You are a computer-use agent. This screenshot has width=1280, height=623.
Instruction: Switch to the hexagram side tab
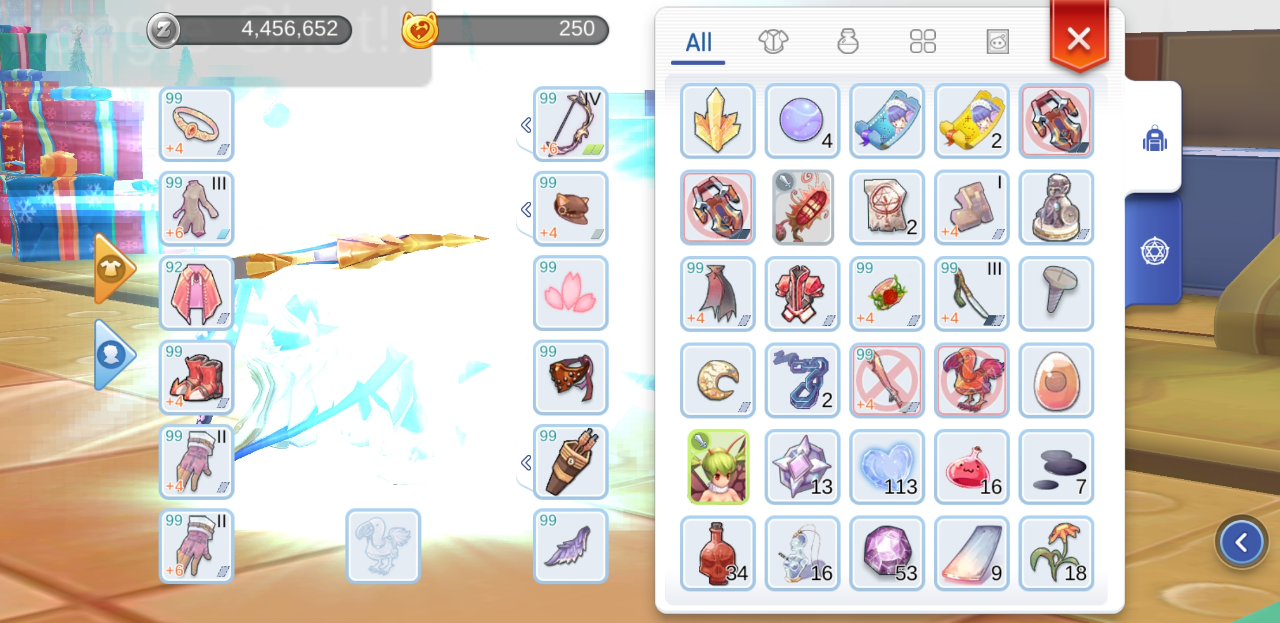click(x=1154, y=250)
